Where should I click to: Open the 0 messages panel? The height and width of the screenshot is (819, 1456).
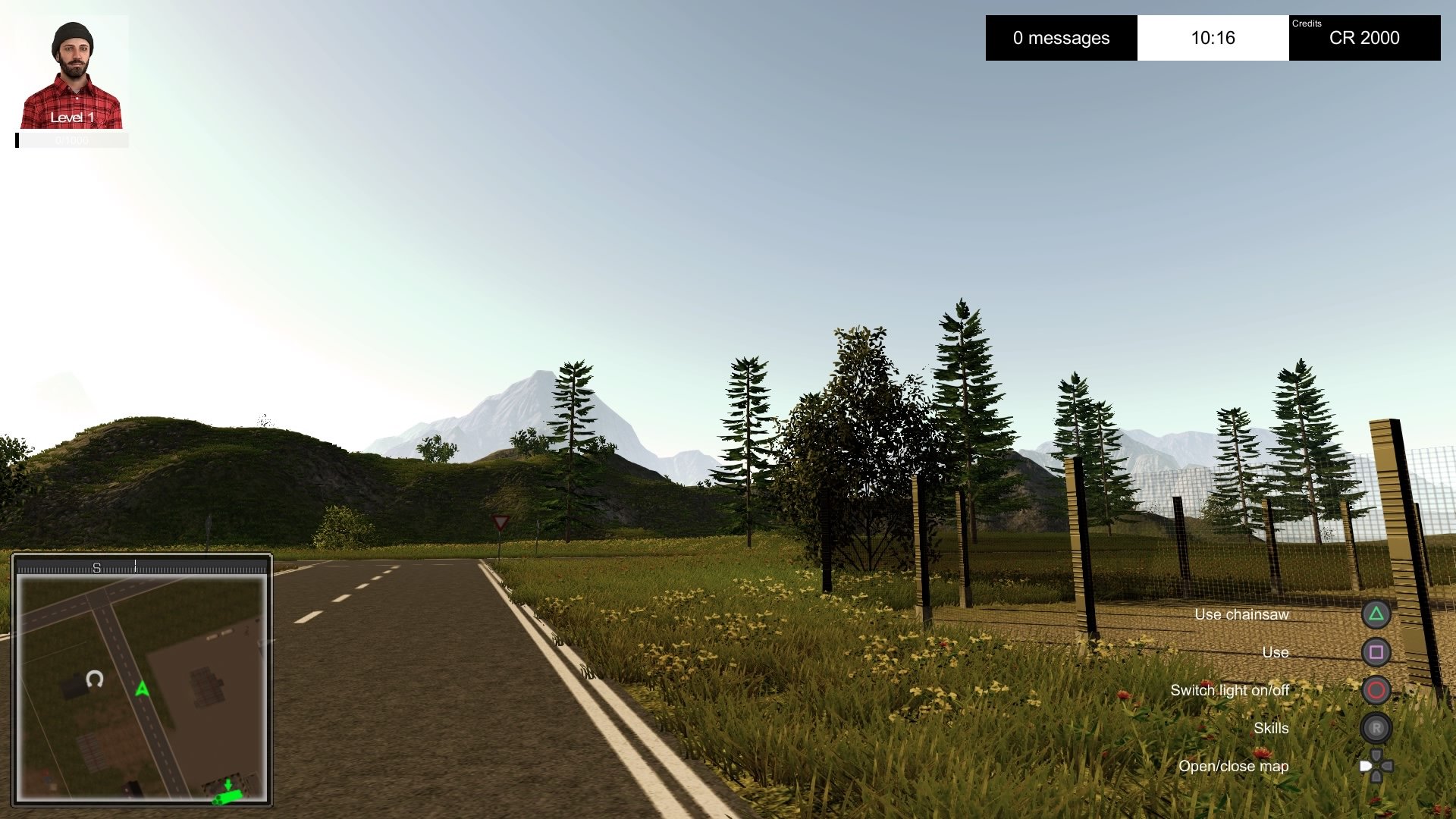click(1061, 38)
